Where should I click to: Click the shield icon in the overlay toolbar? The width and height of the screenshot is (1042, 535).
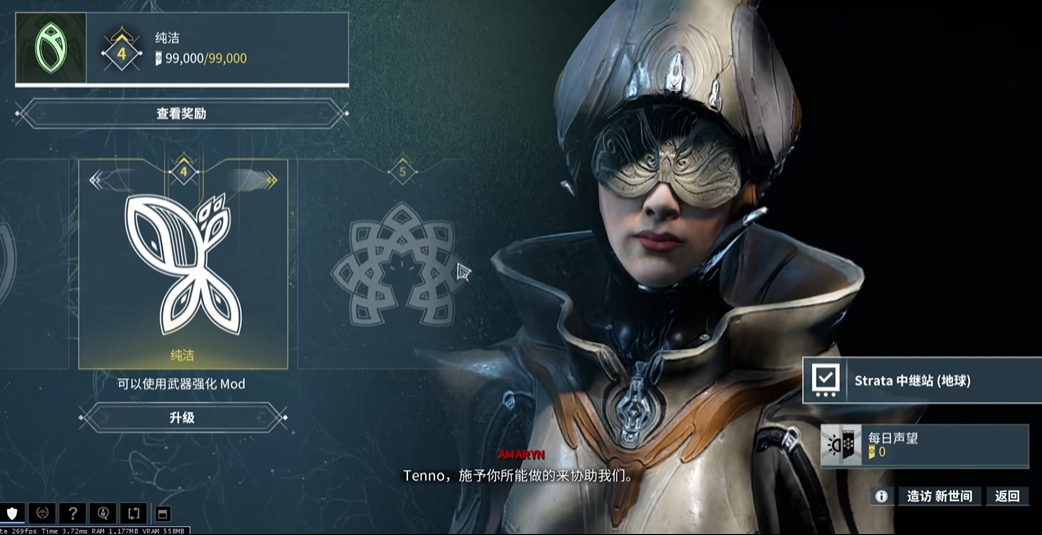click(x=13, y=514)
